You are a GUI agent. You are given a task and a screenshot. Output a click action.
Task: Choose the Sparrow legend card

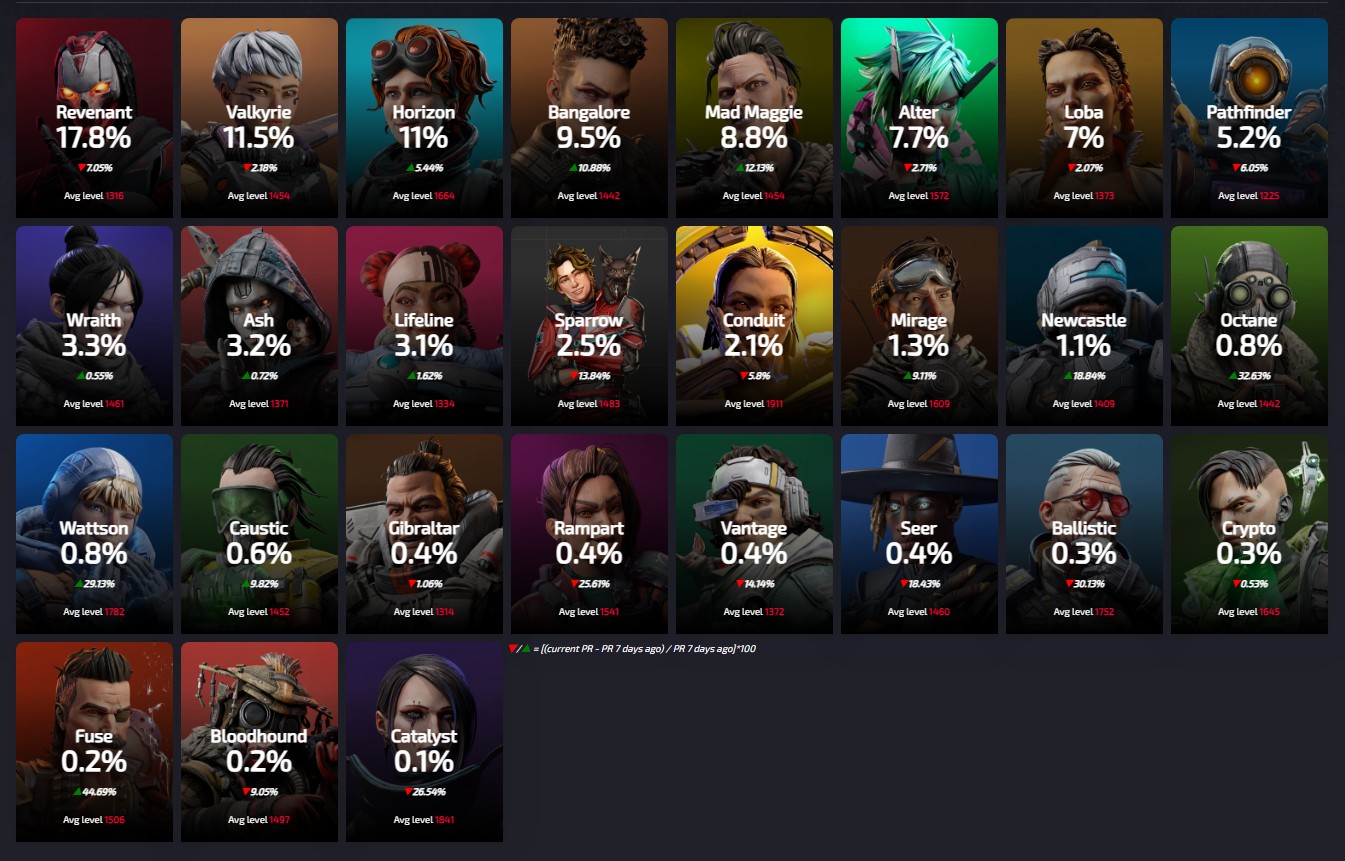coord(589,326)
